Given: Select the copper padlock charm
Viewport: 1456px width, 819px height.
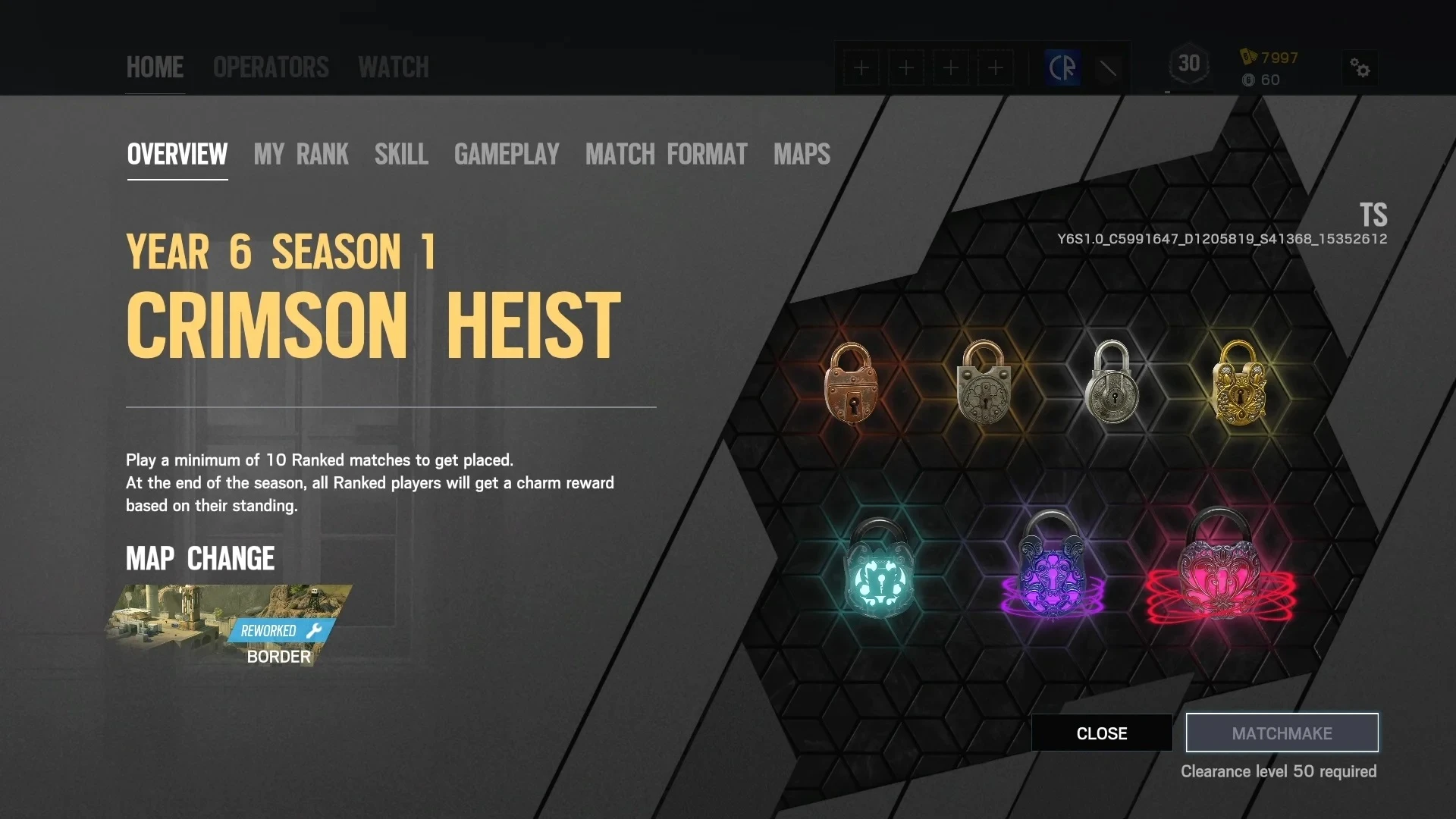Looking at the screenshot, I should coord(852,383).
